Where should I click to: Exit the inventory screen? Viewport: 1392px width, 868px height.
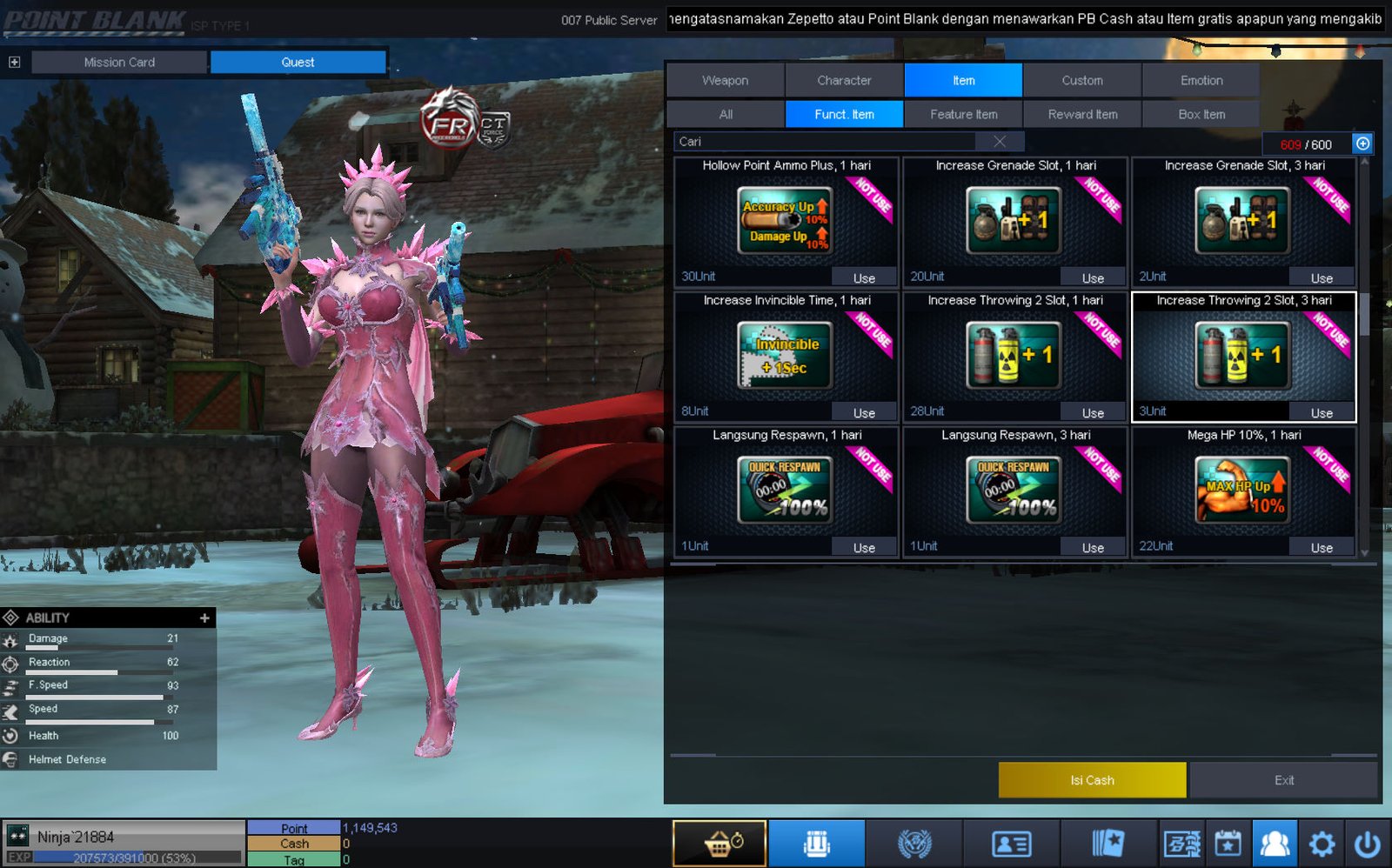pos(1283,780)
